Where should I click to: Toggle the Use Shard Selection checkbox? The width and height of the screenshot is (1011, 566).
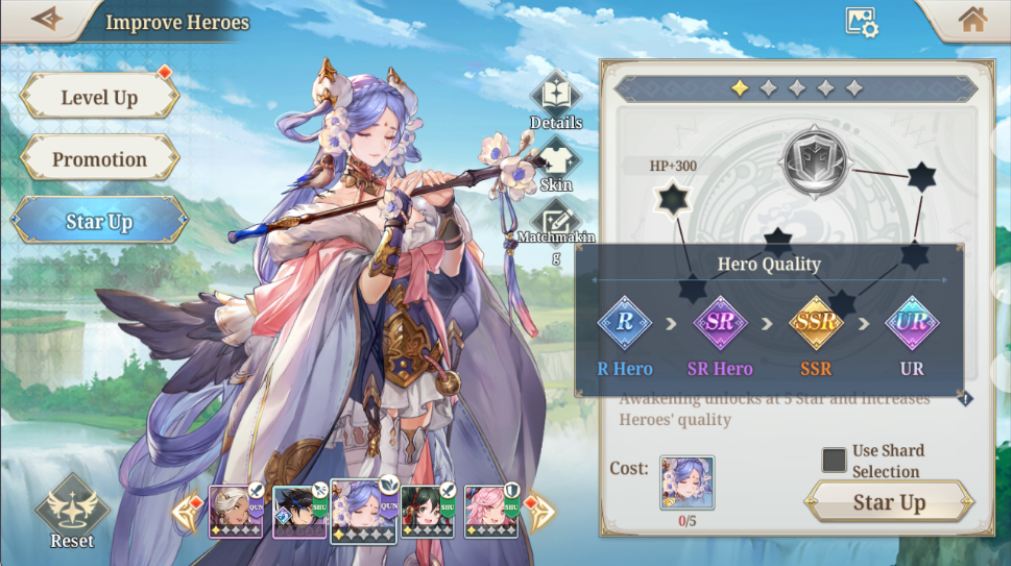(834, 460)
